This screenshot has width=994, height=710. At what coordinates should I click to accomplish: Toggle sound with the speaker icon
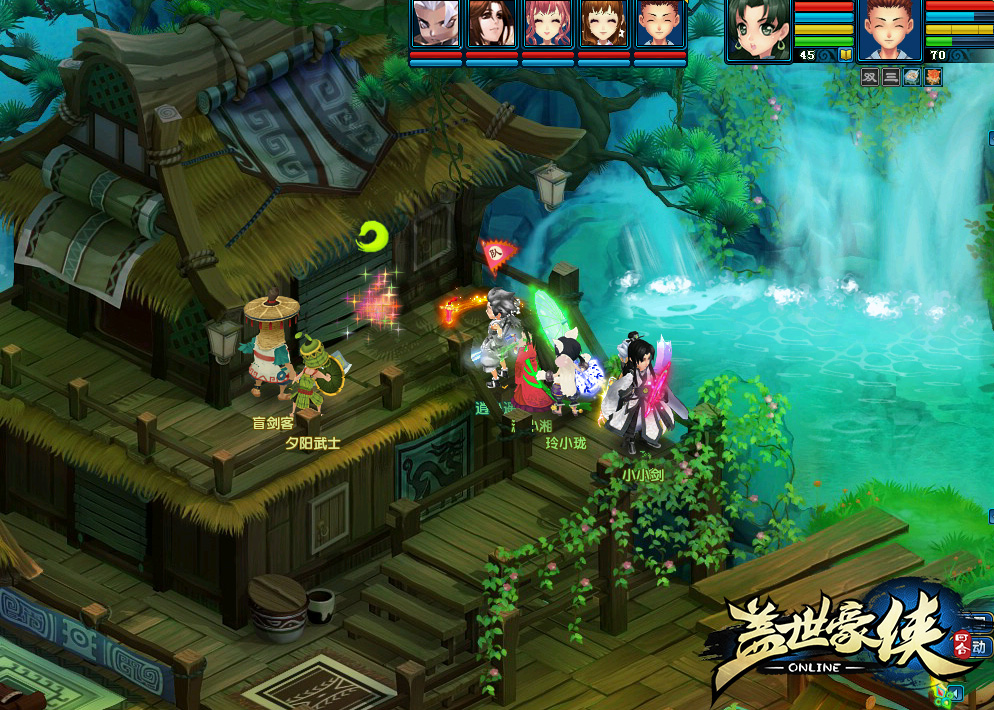click(955, 692)
